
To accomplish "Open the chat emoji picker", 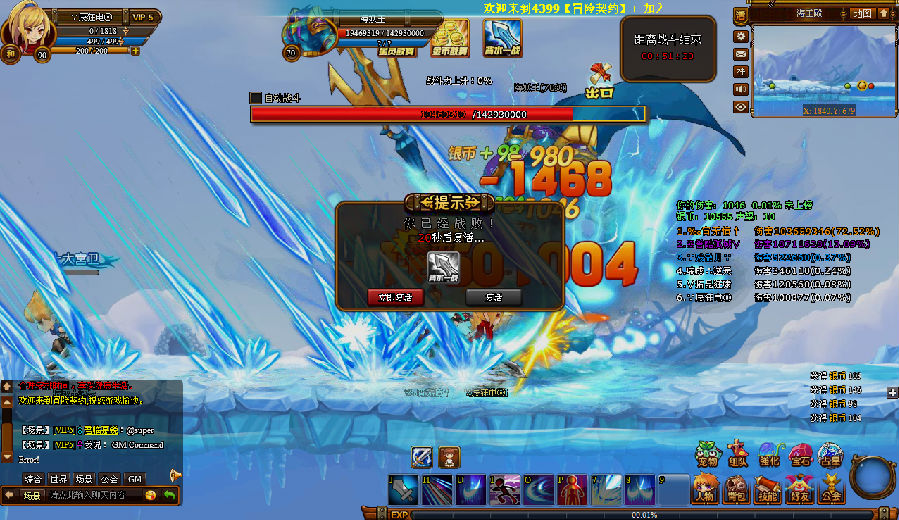I will (x=151, y=496).
